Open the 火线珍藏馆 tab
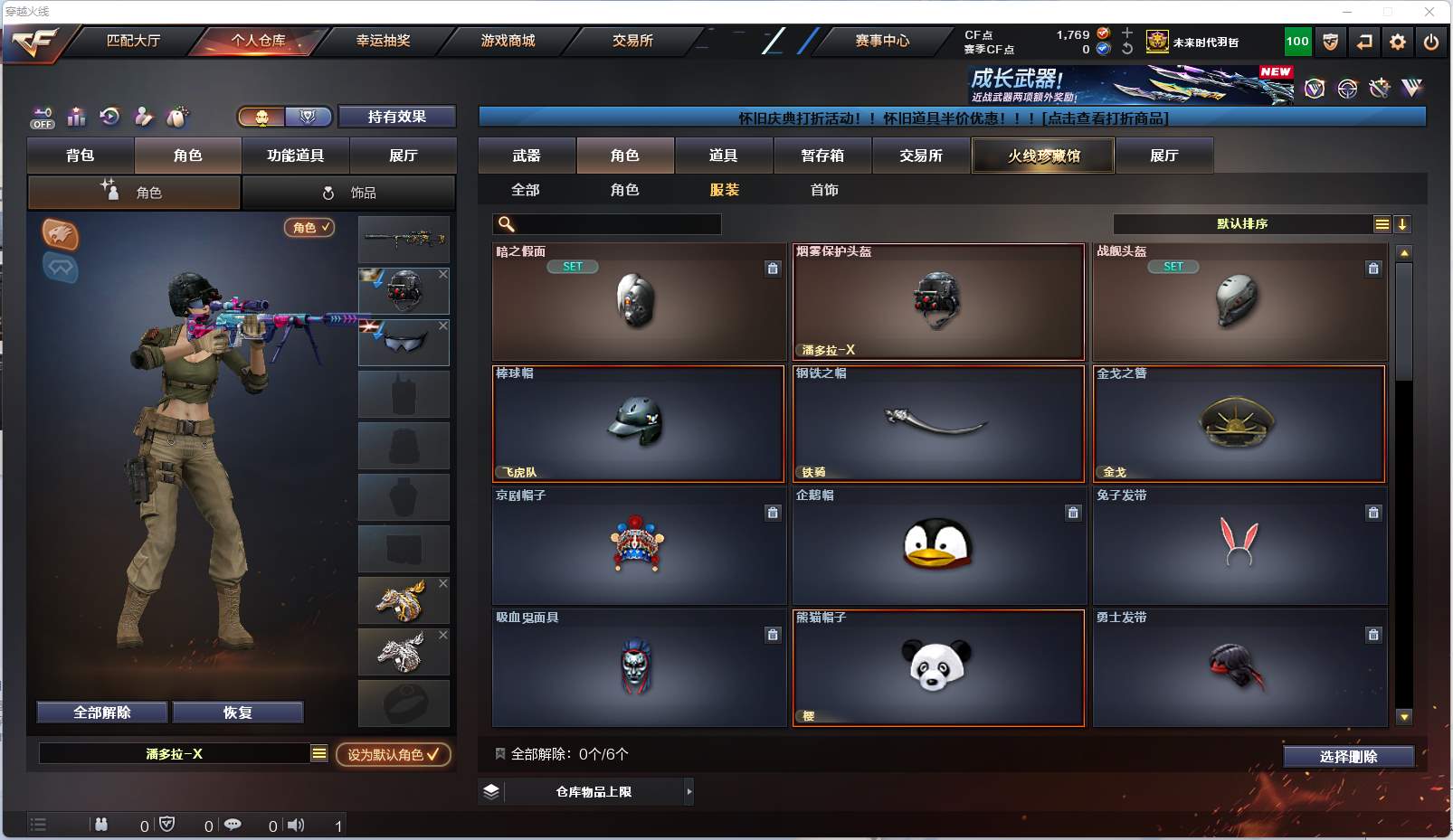1453x840 pixels. click(x=1043, y=156)
